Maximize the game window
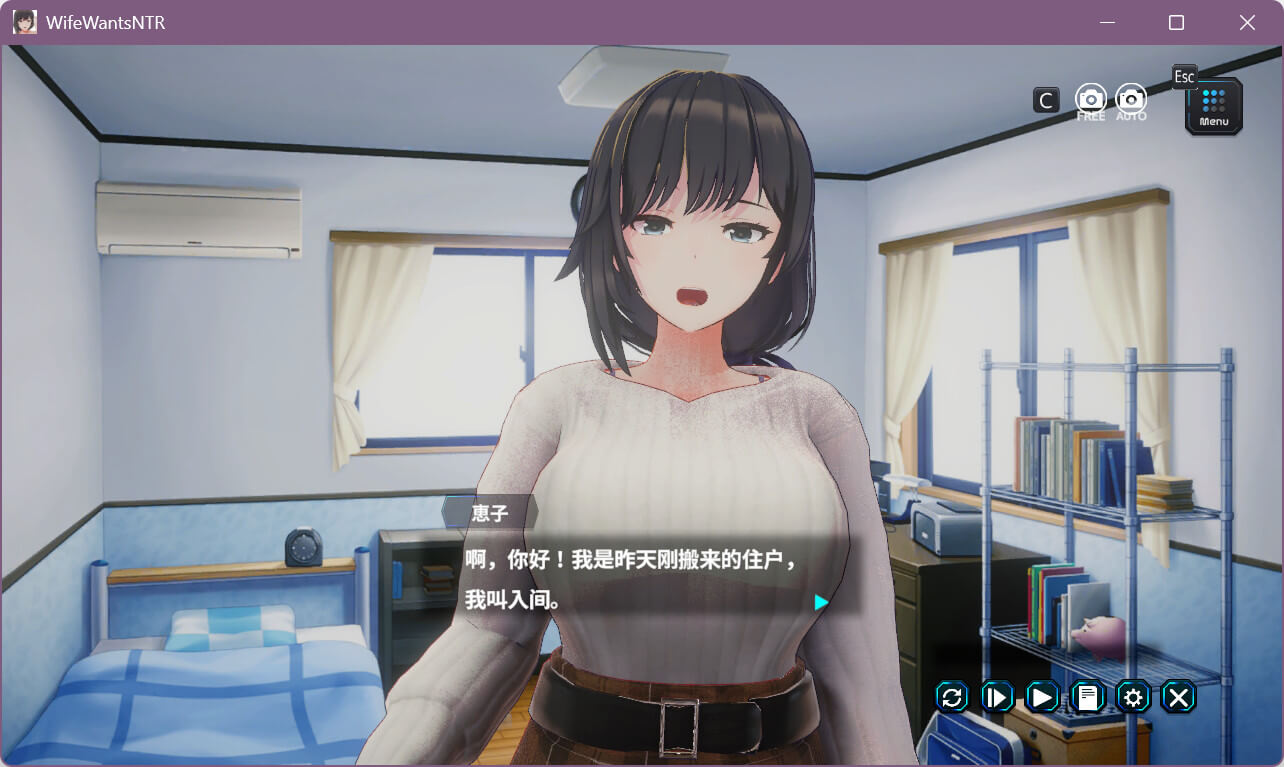The image size is (1284, 767). (1176, 22)
